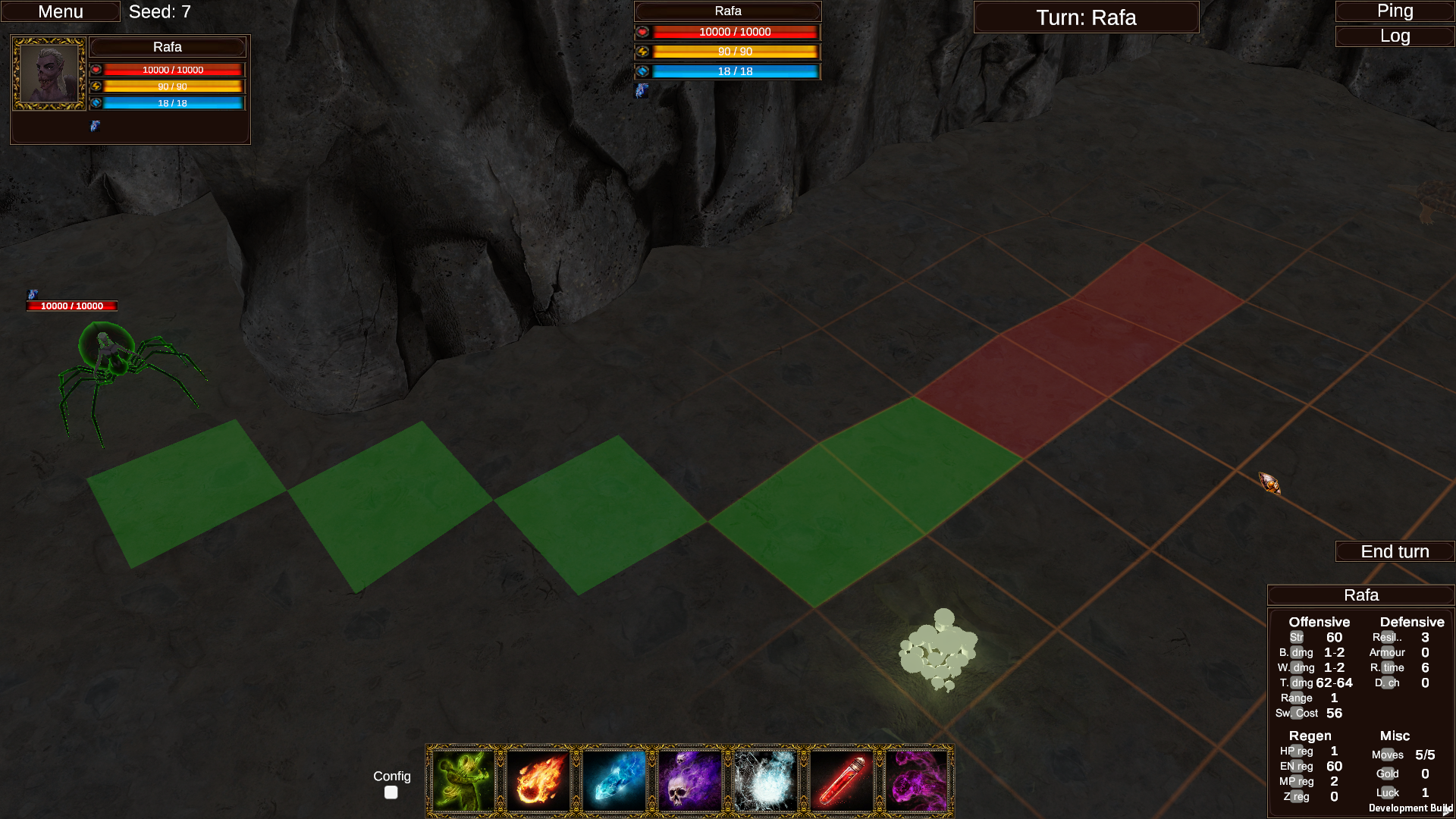The image size is (1456, 819).
Task: Cast the fireball spell
Action: 538,781
